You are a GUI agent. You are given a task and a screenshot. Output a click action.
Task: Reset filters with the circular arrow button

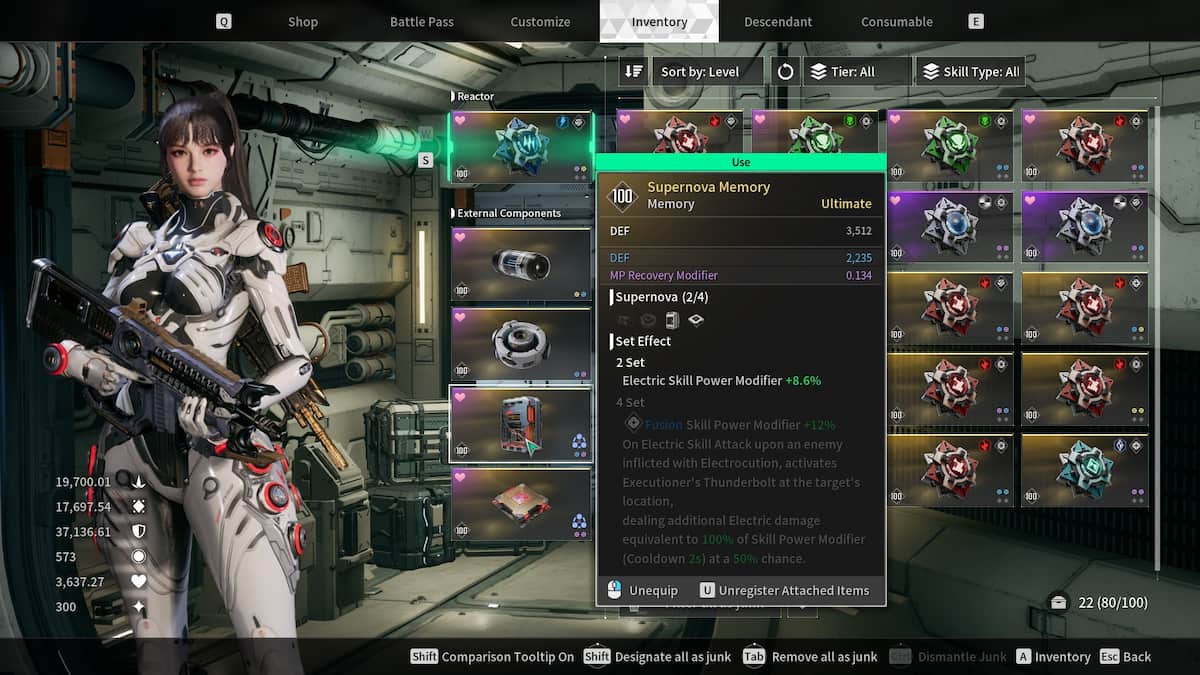pos(785,72)
